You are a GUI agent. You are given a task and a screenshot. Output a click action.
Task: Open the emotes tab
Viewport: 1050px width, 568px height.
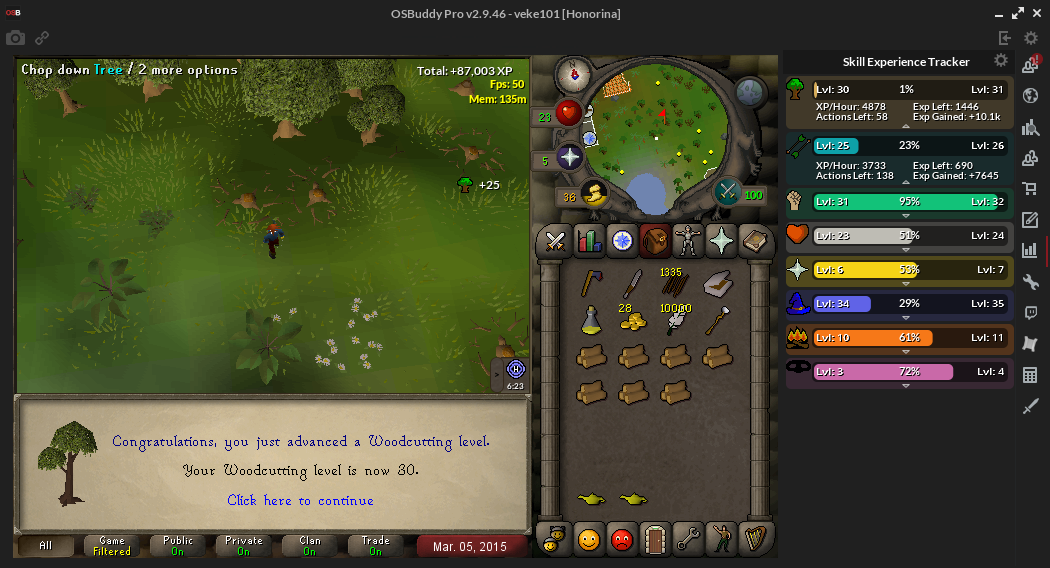pyautogui.click(x=719, y=539)
